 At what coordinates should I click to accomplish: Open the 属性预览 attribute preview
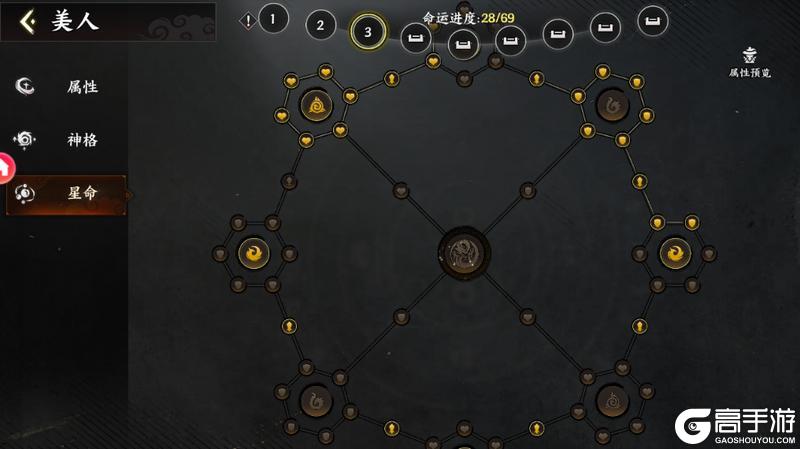click(749, 62)
